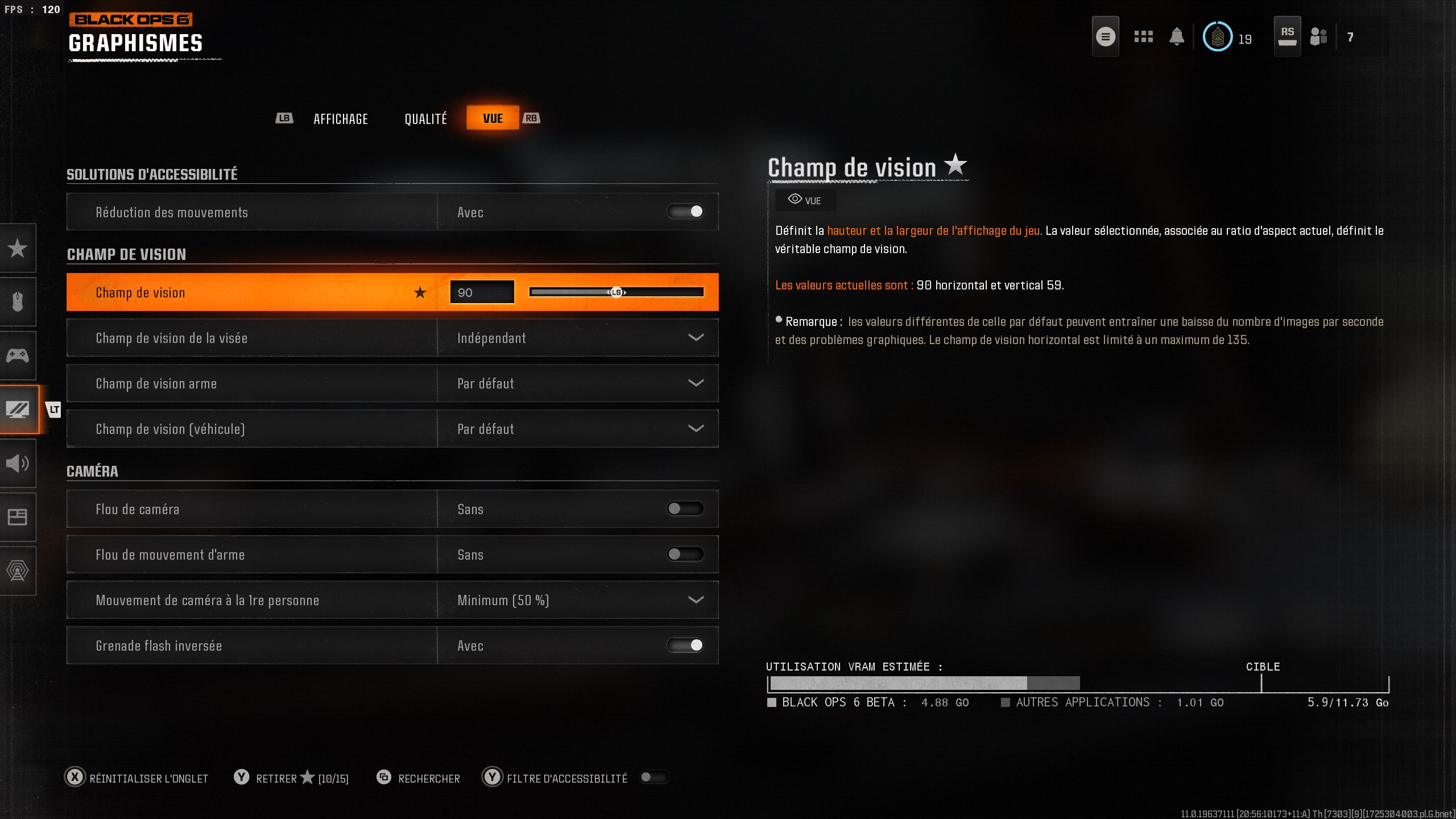The width and height of the screenshot is (1456, 819).
Task: Disable the Réduction des mouvements toggle
Action: (x=686, y=212)
